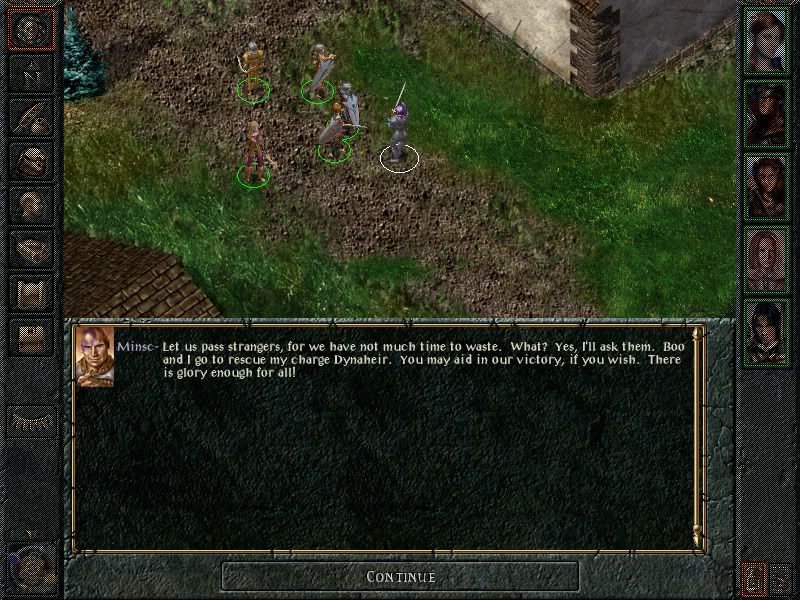Select the pale fair-haired party portrait
The height and width of the screenshot is (600, 800).
click(767, 261)
